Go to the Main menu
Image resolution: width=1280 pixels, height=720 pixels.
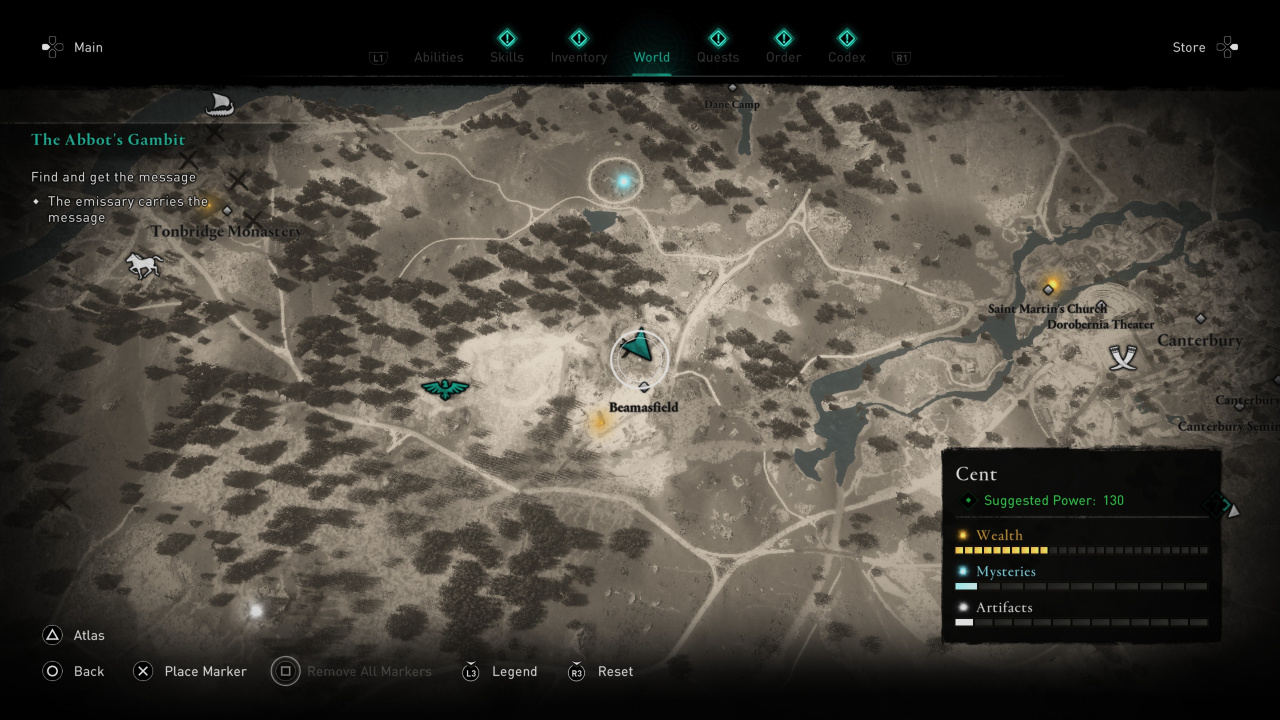tap(88, 47)
